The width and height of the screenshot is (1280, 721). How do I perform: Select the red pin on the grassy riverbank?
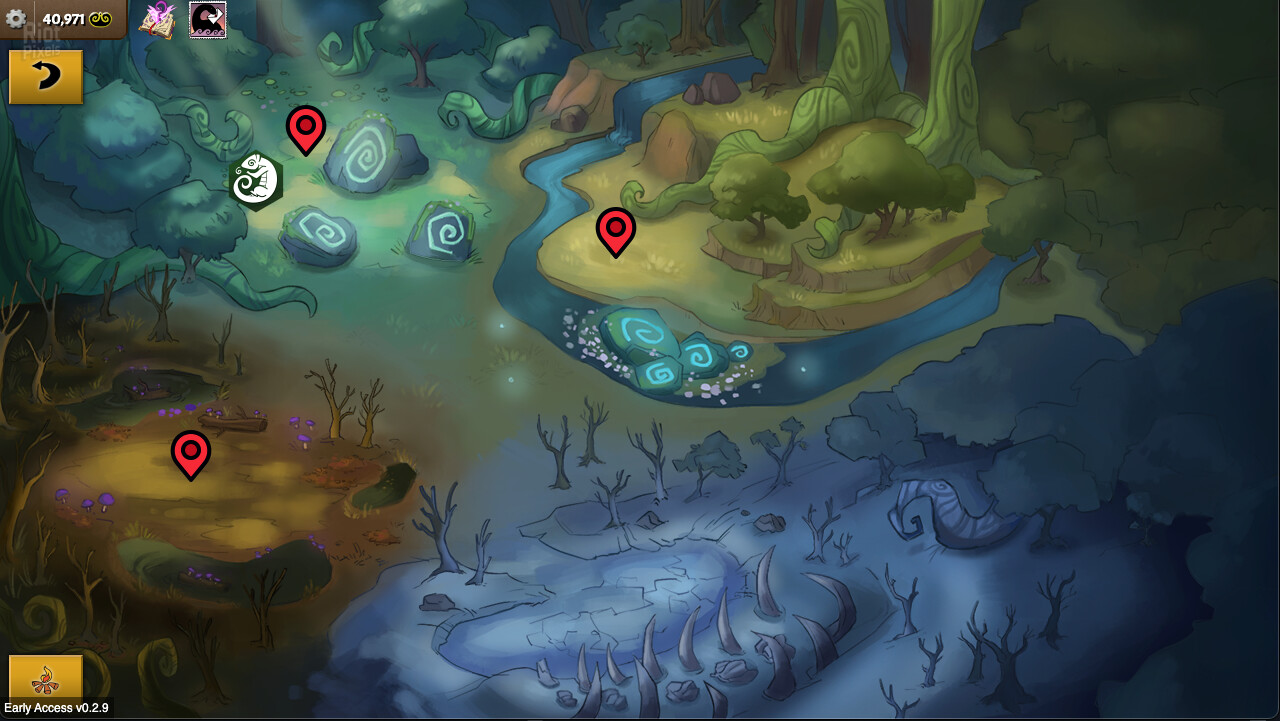616,230
